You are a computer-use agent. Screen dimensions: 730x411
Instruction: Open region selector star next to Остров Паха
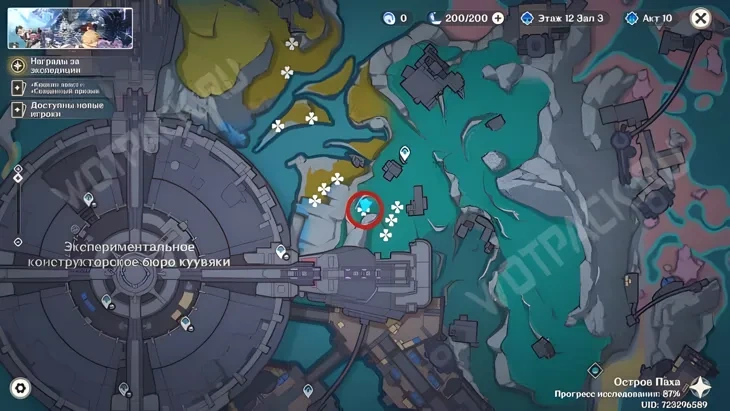(701, 388)
